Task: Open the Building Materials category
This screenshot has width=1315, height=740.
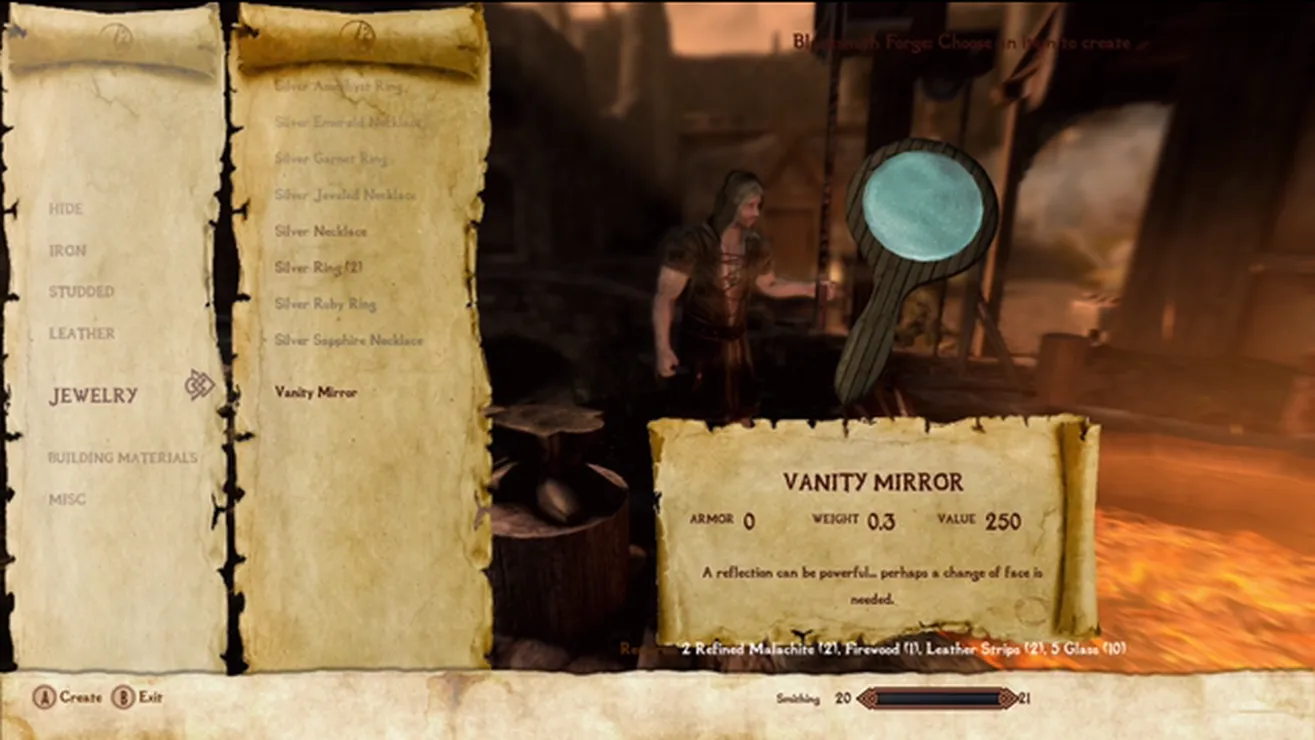Action: [122, 458]
